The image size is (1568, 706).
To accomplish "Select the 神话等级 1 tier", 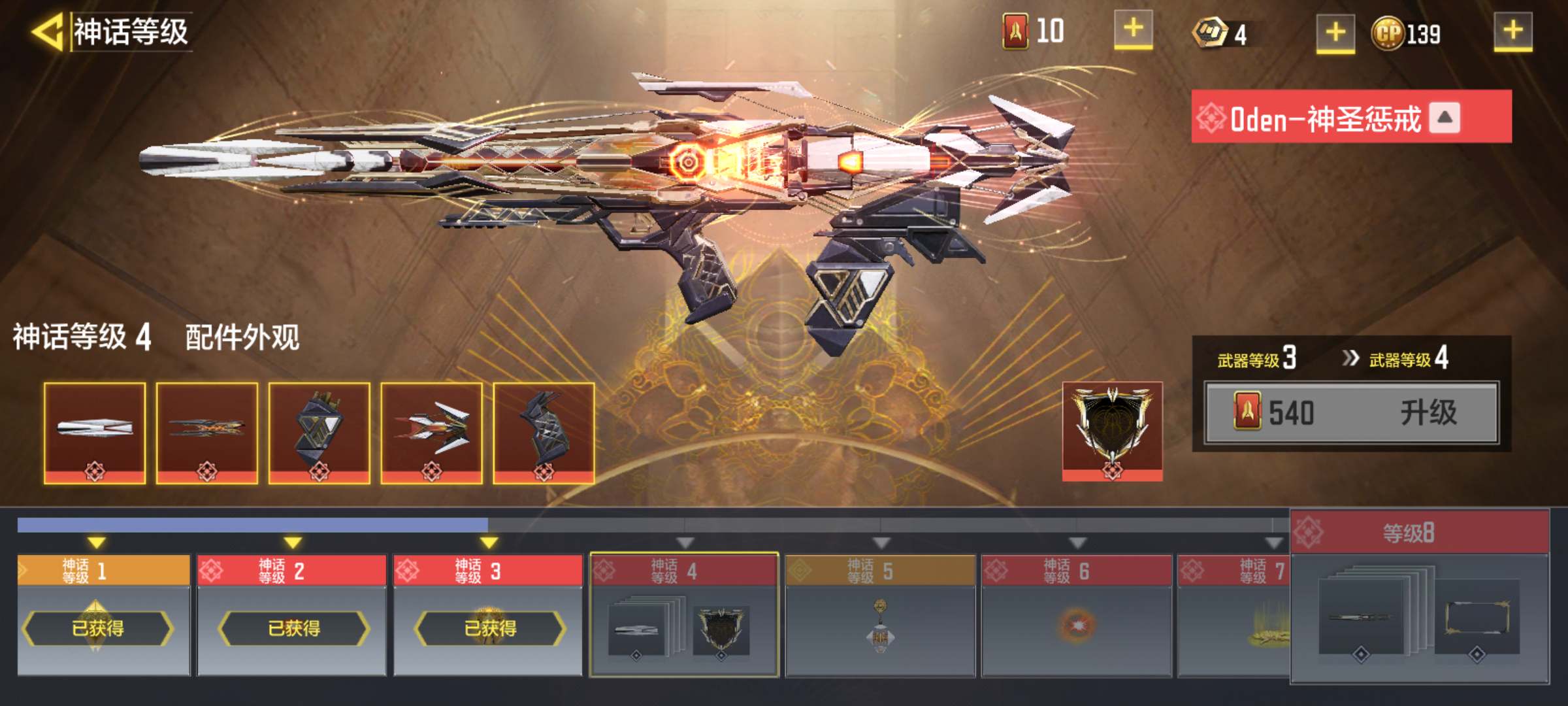I will pyautogui.click(x=103, y=614).
